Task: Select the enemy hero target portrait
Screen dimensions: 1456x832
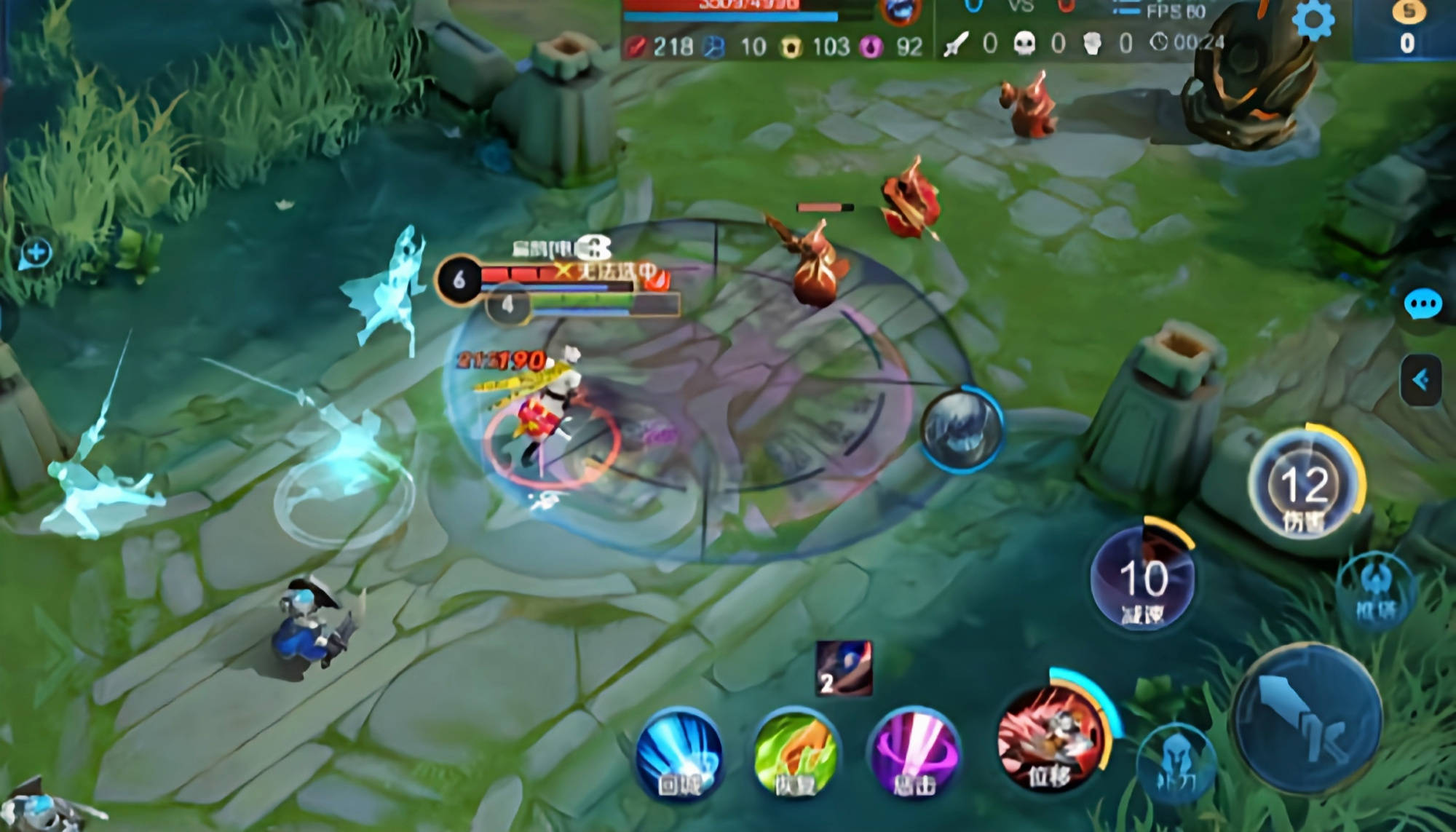Action: pos(962,429)
